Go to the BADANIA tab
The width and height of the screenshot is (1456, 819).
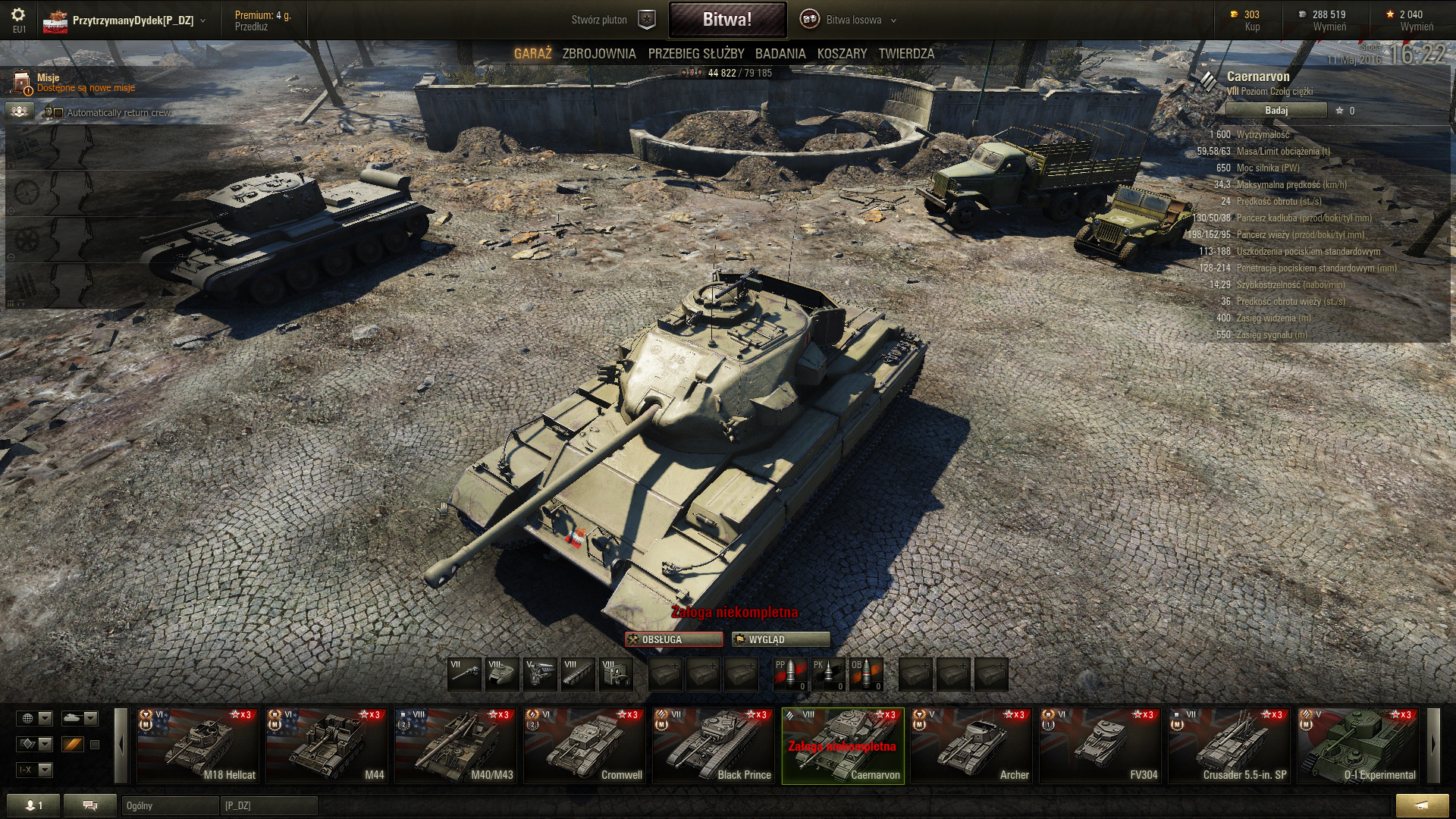pyautogui.click(x=780, y=54)
